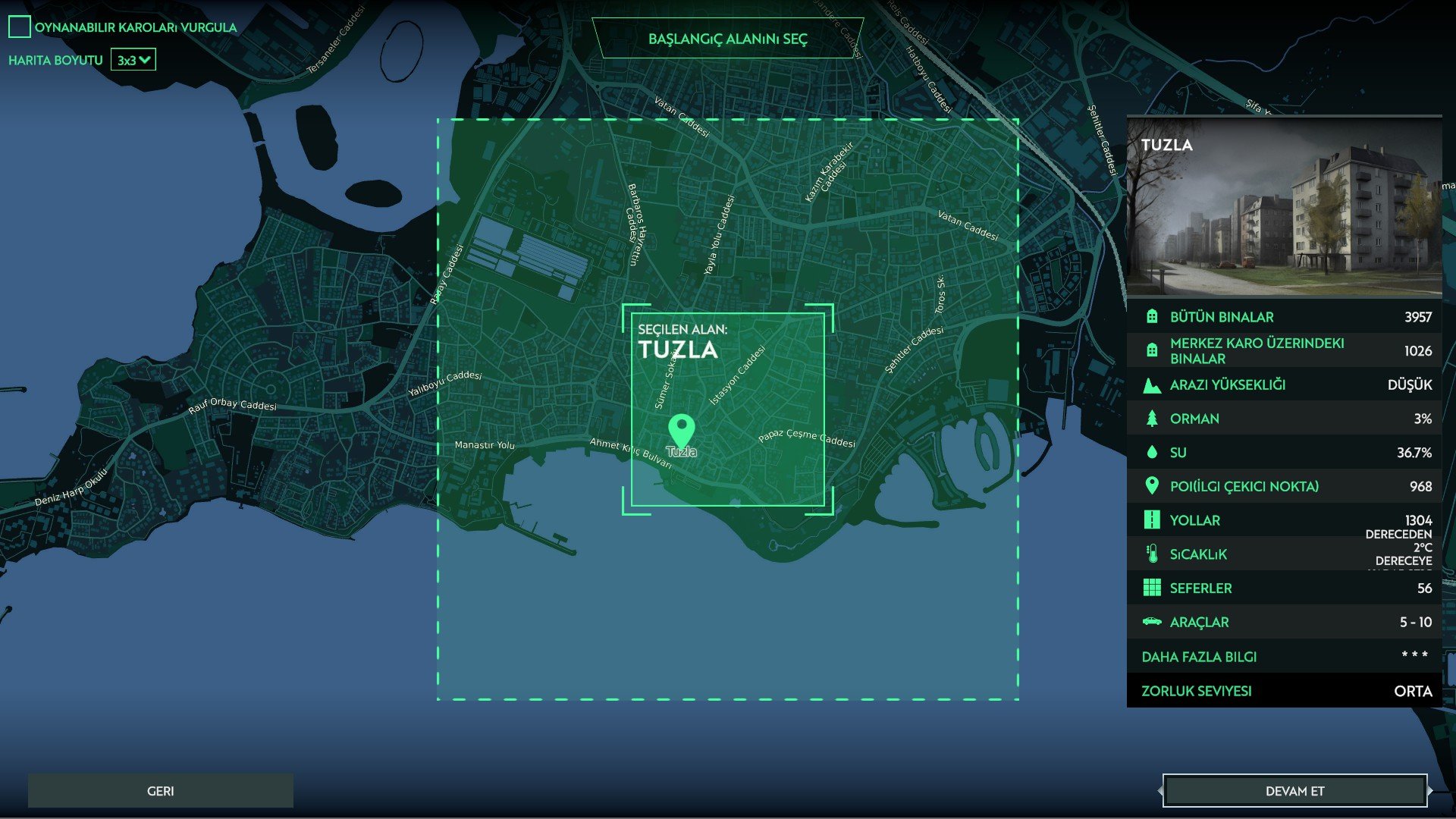Open the Harita Boyutu 3x3 dropdown
The image size is (1456, 819).
(133, 60)
